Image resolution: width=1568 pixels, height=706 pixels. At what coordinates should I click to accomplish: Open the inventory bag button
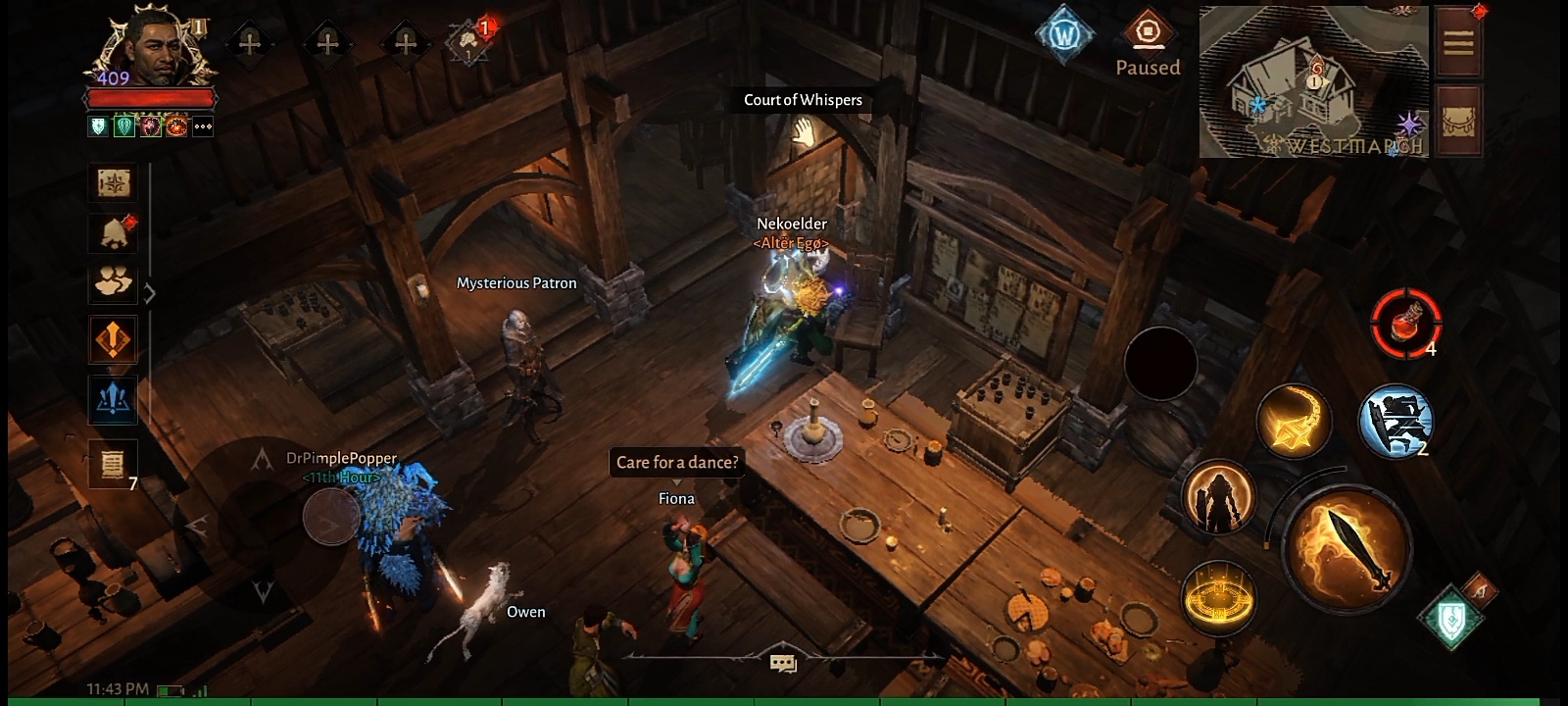(x=1458, y=120)
